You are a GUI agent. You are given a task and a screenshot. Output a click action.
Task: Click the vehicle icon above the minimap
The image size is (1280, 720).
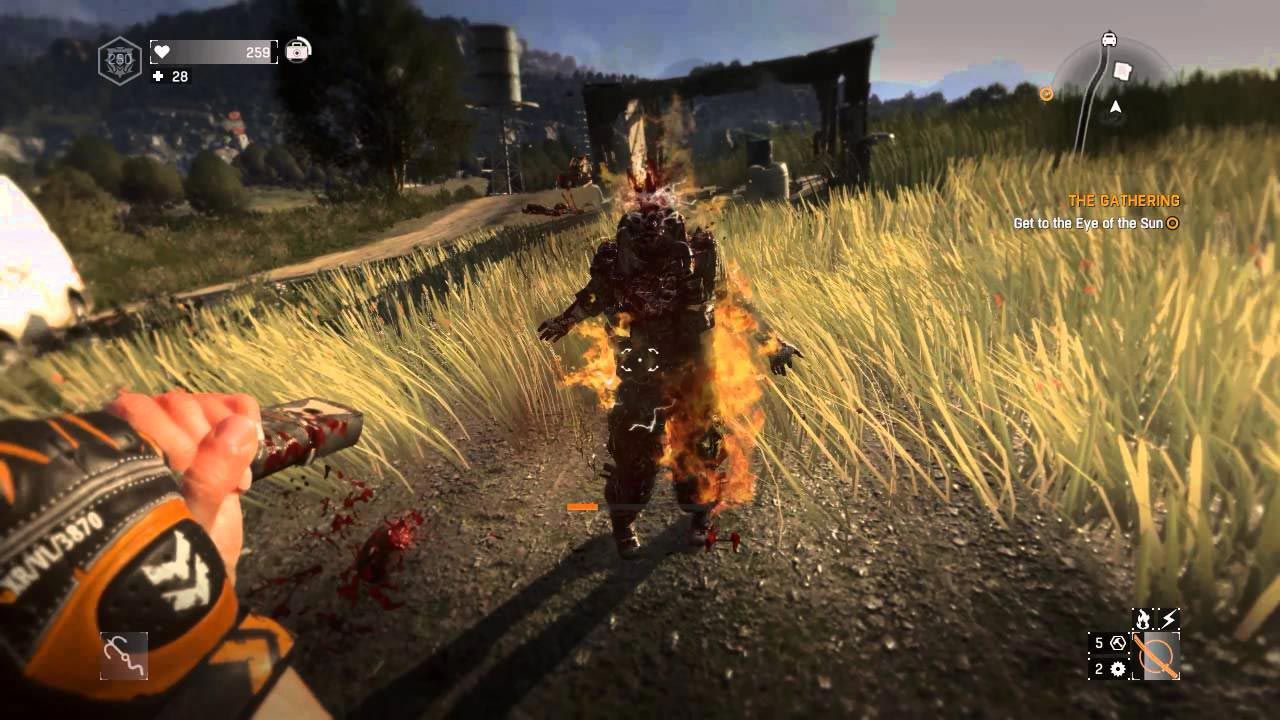click(x=1109, y=39)
